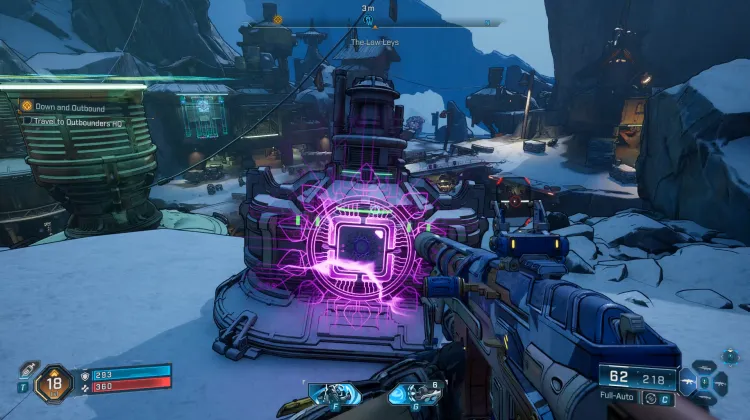Viewport: 750px width, 420px height.
Task: Select the highlighted left weapon slot
Action: tap(690, 382)
